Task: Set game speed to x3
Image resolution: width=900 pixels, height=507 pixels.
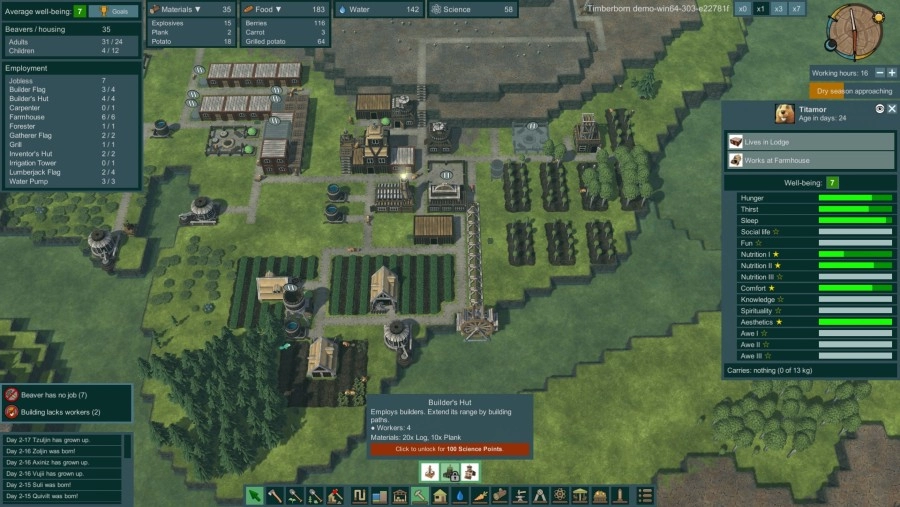Action: click(x=779, y=8)
